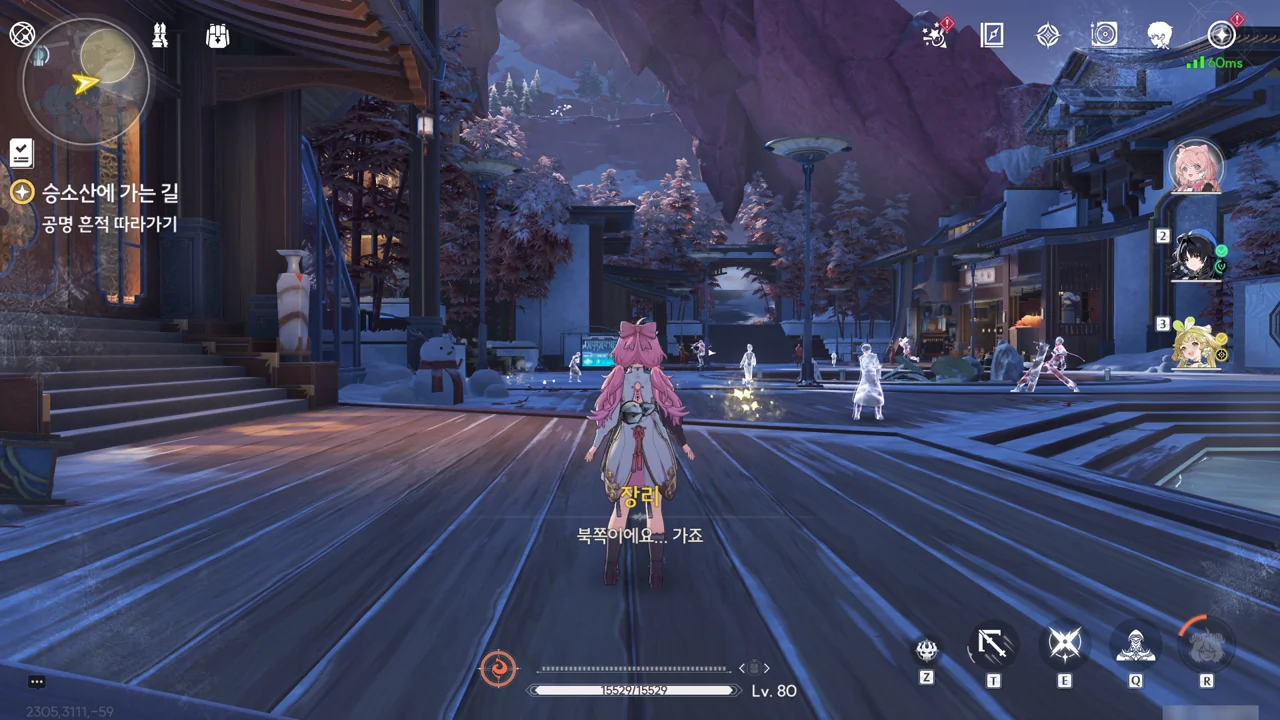The image size is (1280, 720).
Task: Open the globe menu icon beside the minimap
Action: [21, 35]
